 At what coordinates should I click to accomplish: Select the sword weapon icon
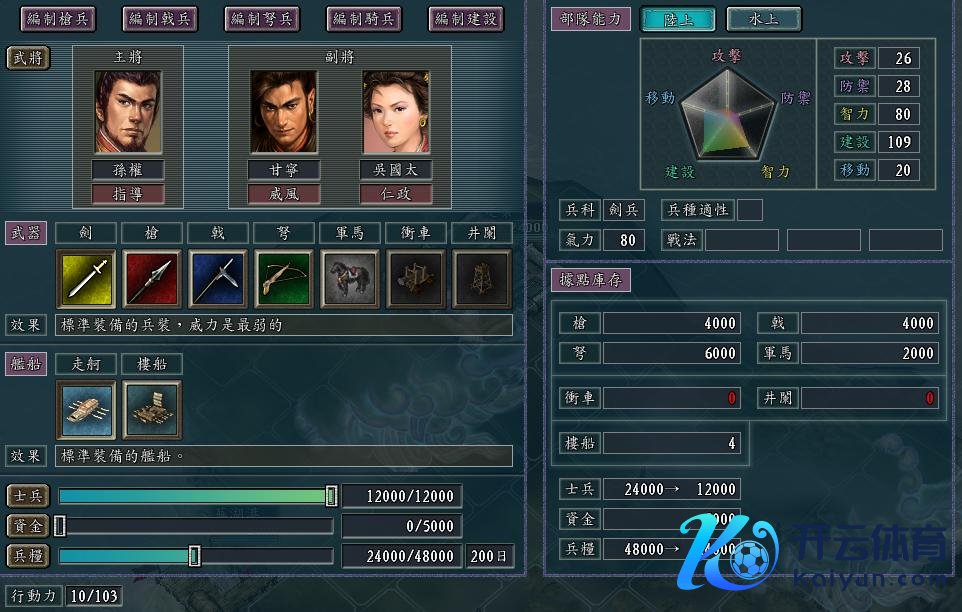87,278
